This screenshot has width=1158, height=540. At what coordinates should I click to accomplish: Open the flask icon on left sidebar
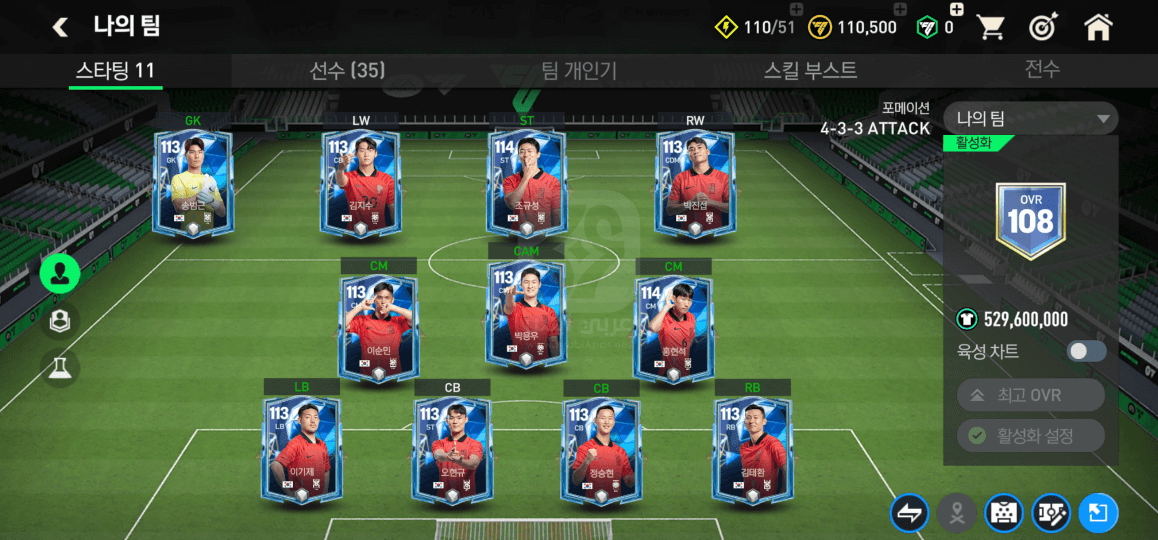60,368
